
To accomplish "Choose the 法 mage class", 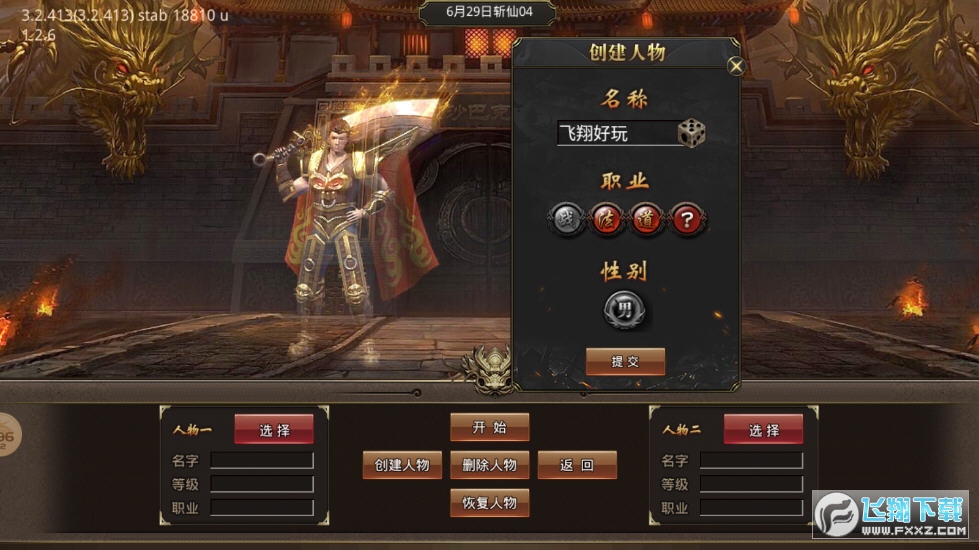I will click(x=607, y=219).
